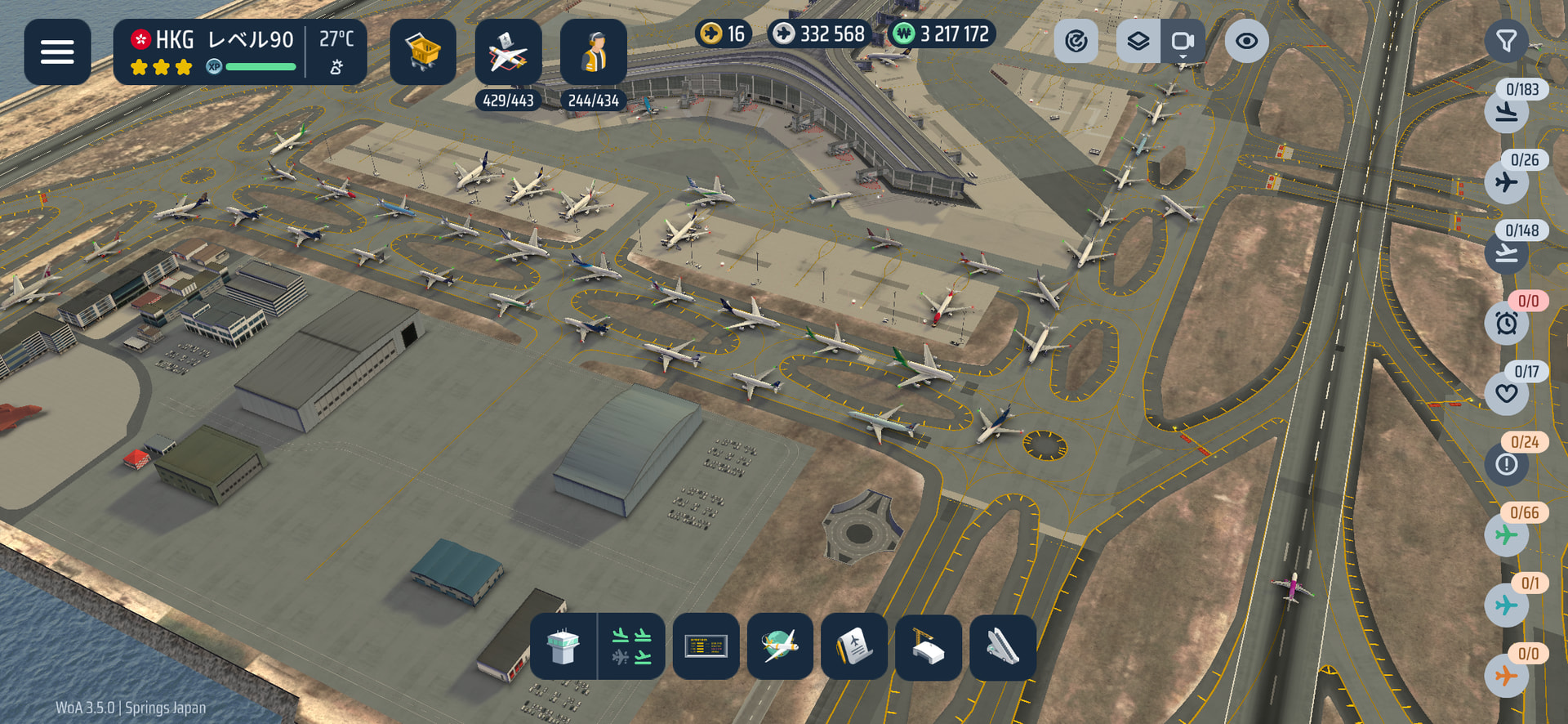
Task: Show landing arrivals list marked 0/183
Action: [1507, 111]
